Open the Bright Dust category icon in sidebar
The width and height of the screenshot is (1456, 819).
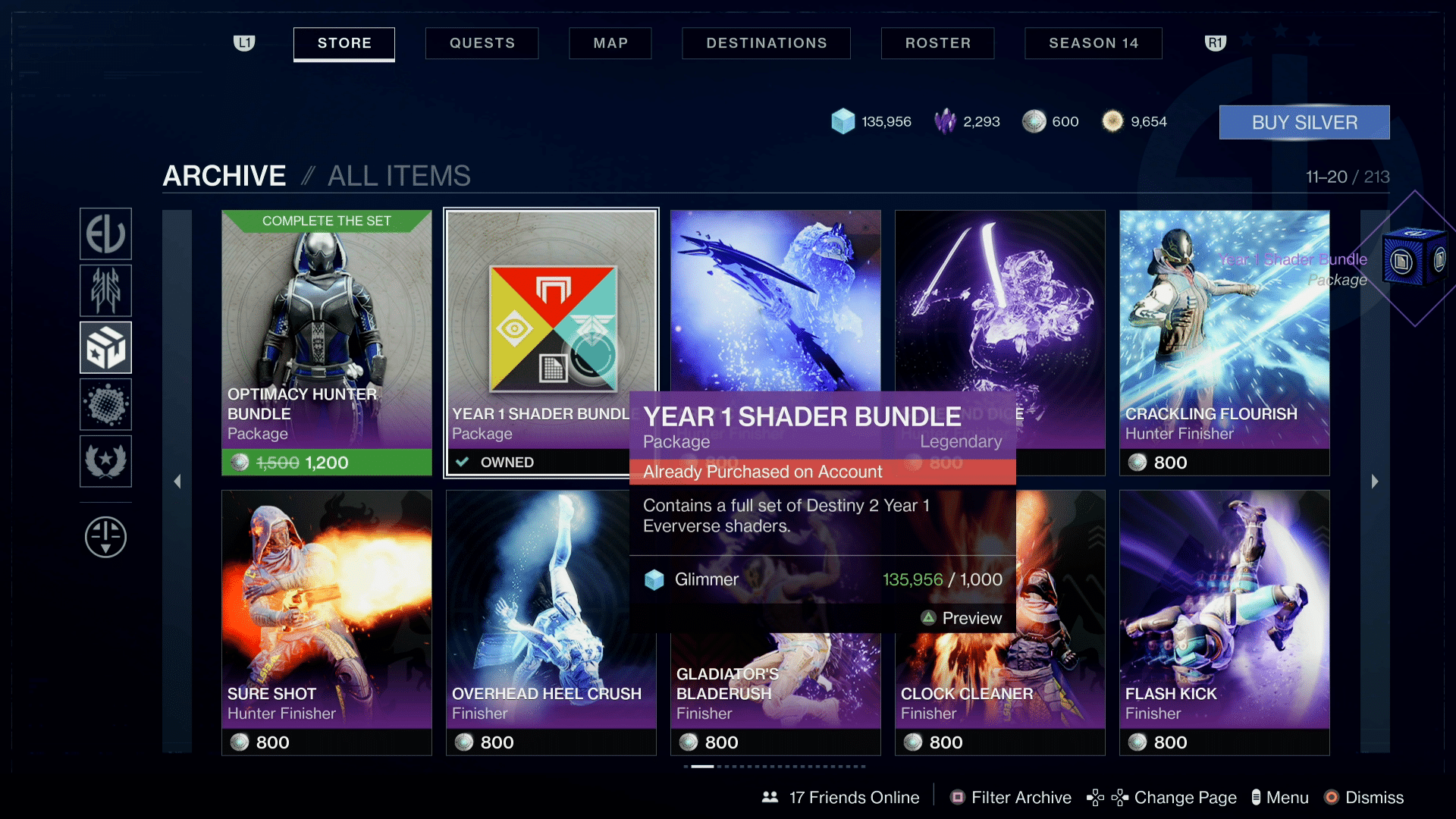(x=105, y=403)
